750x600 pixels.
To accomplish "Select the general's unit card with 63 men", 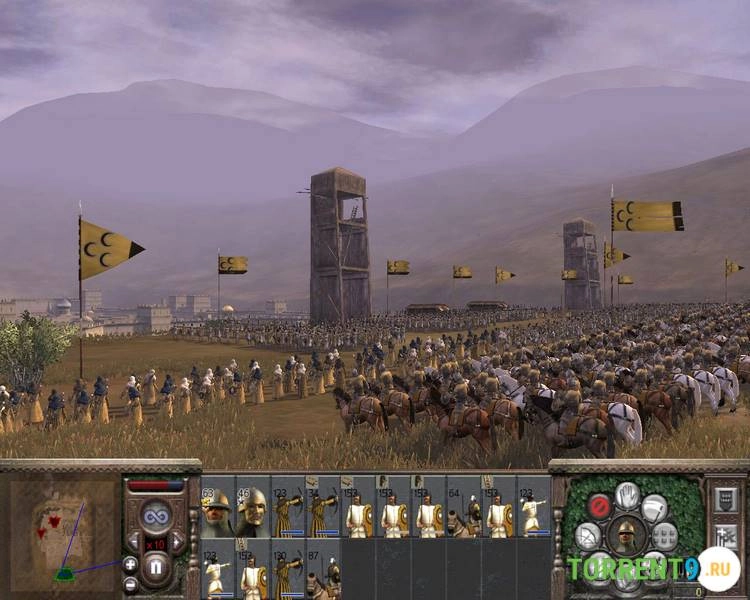I will [x=218, y=512].
